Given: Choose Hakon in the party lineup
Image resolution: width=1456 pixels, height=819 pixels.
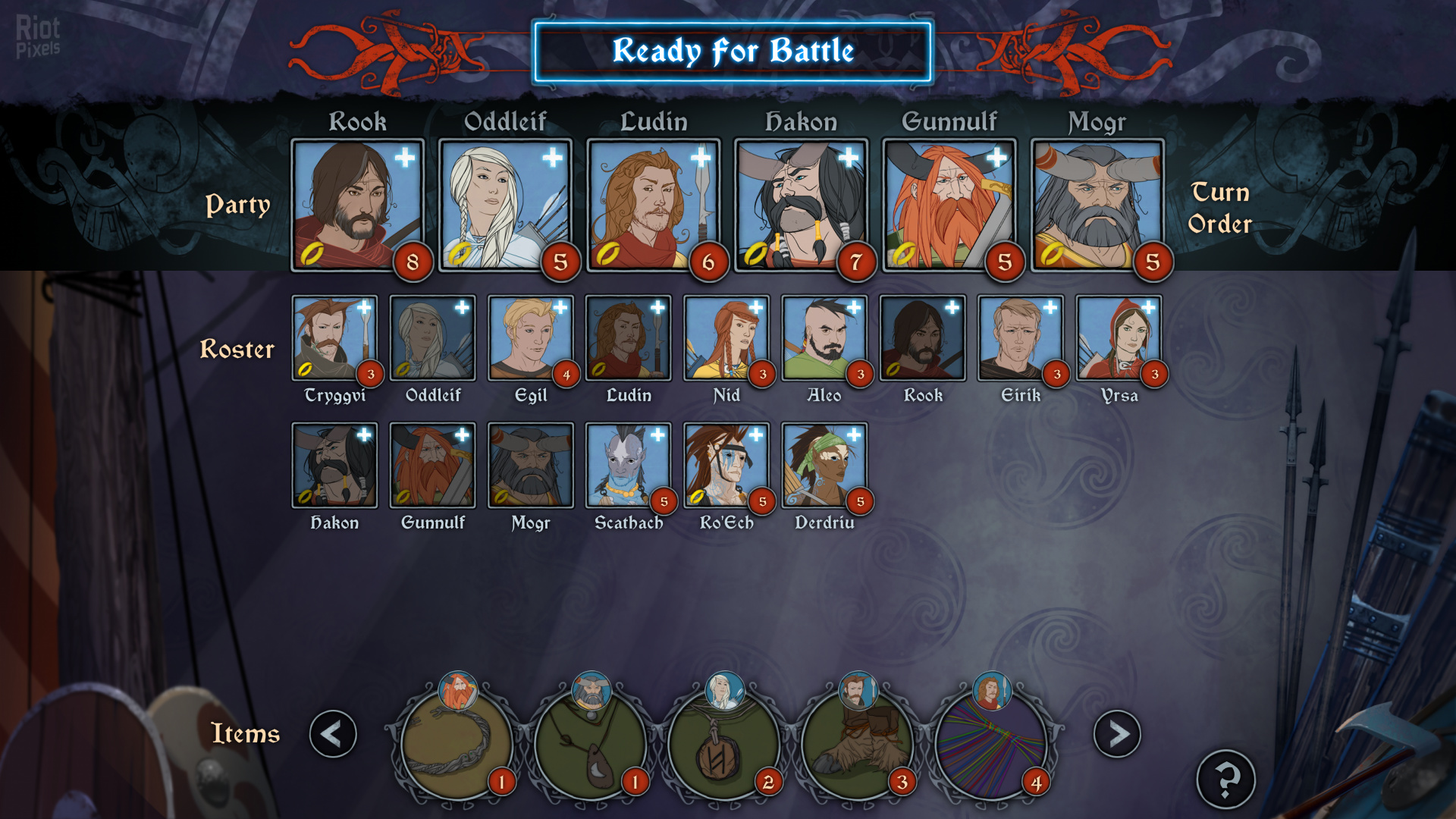Looking at the screenshot, I should coord(801,205).
